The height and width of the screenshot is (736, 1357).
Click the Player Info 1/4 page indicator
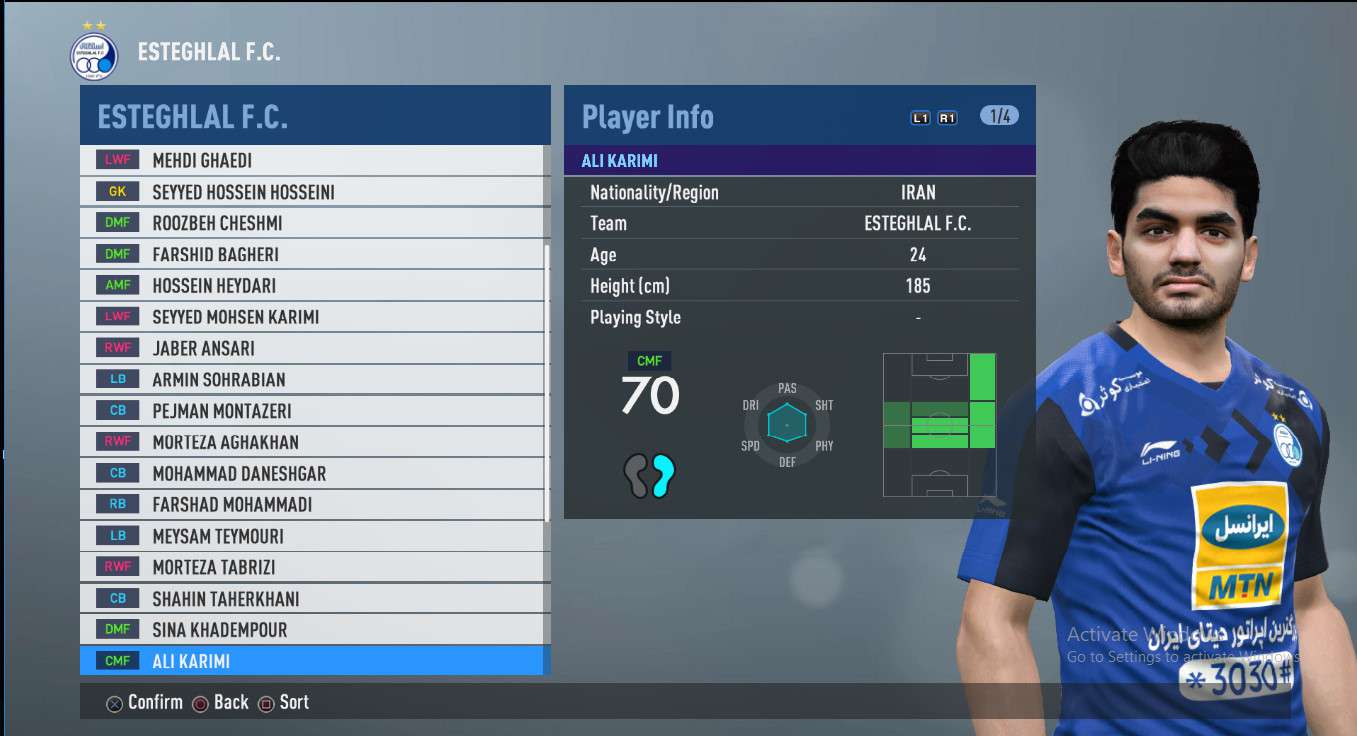(x=999, y=116)
